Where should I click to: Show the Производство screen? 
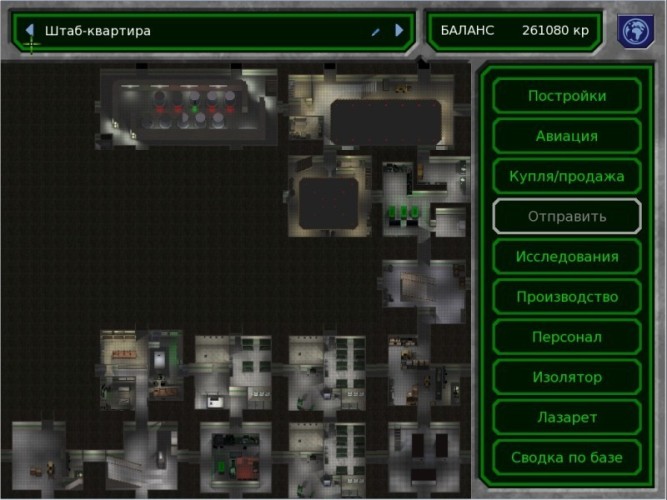point(566,297)
